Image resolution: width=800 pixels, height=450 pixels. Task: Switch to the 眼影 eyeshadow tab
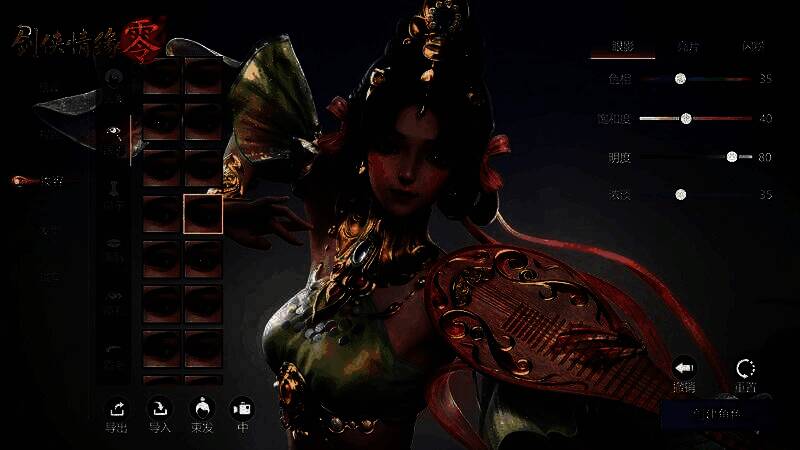click(x=622, y=47)
